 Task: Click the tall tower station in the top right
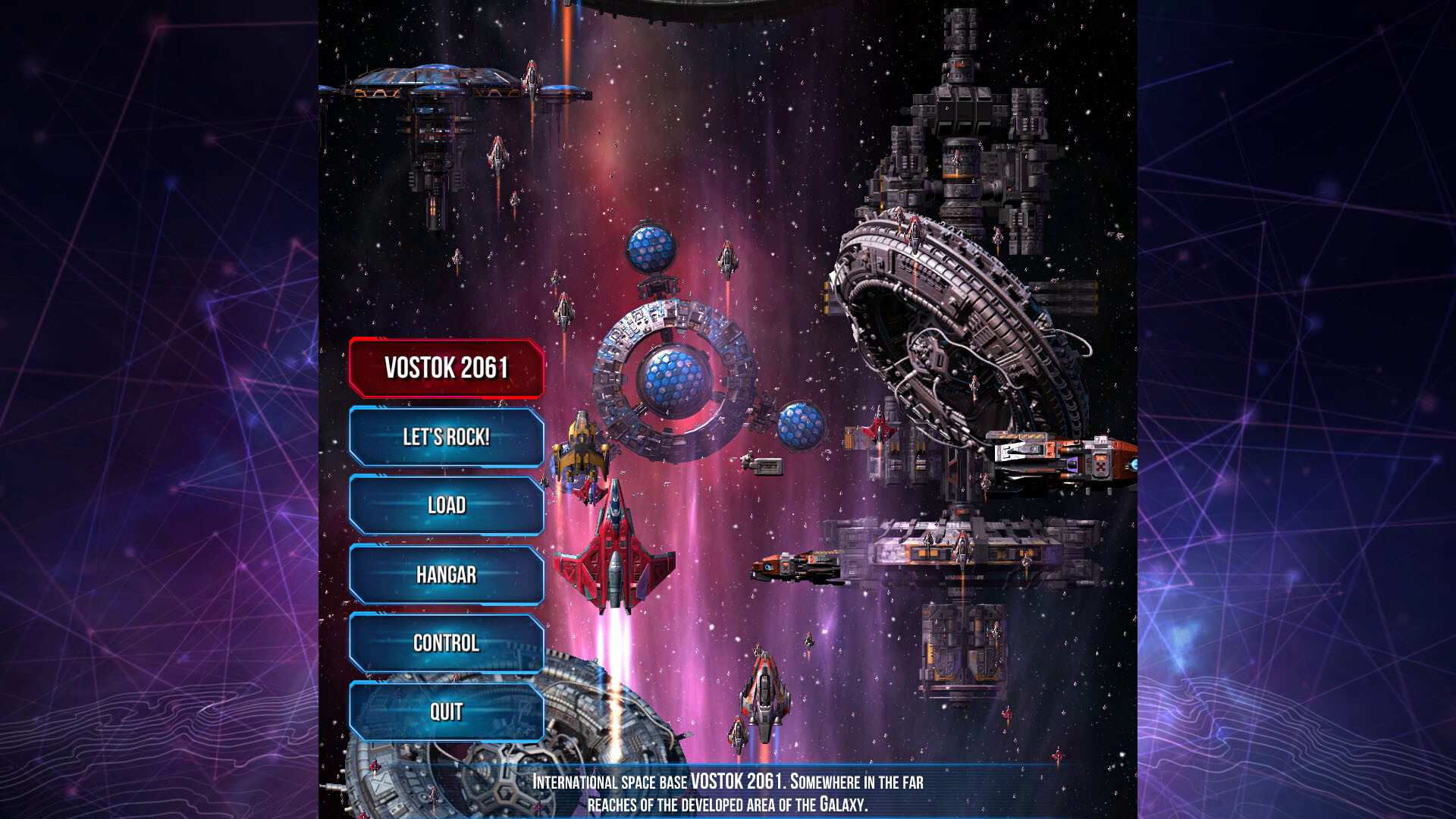963,114
